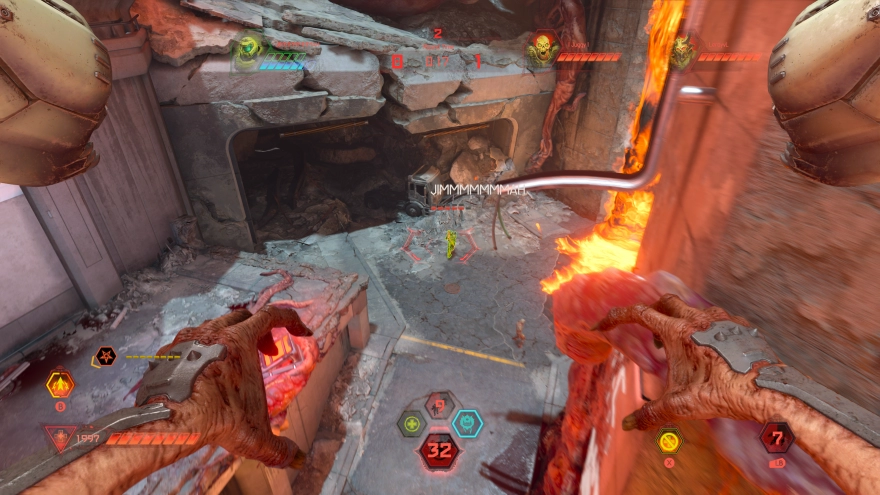Activate the orange flame ability hexagon

tap(59, 383)
